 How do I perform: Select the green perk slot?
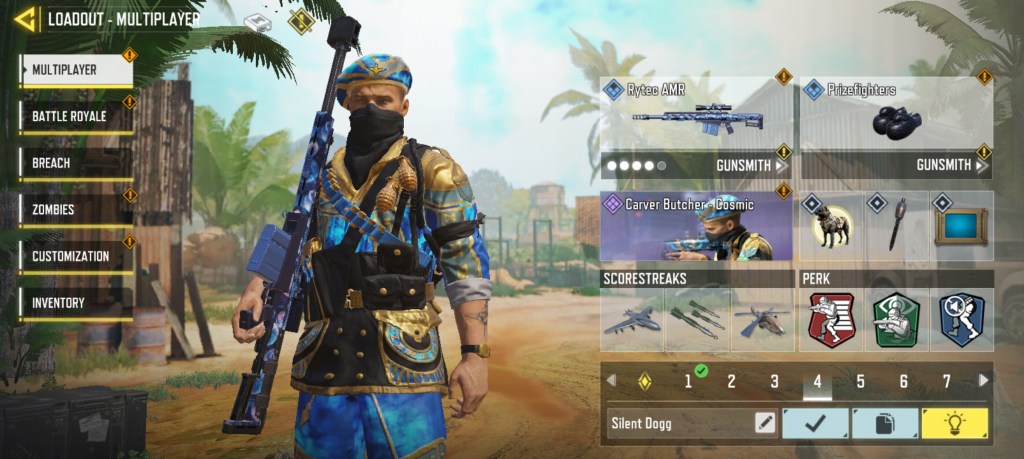pos(896,320)
